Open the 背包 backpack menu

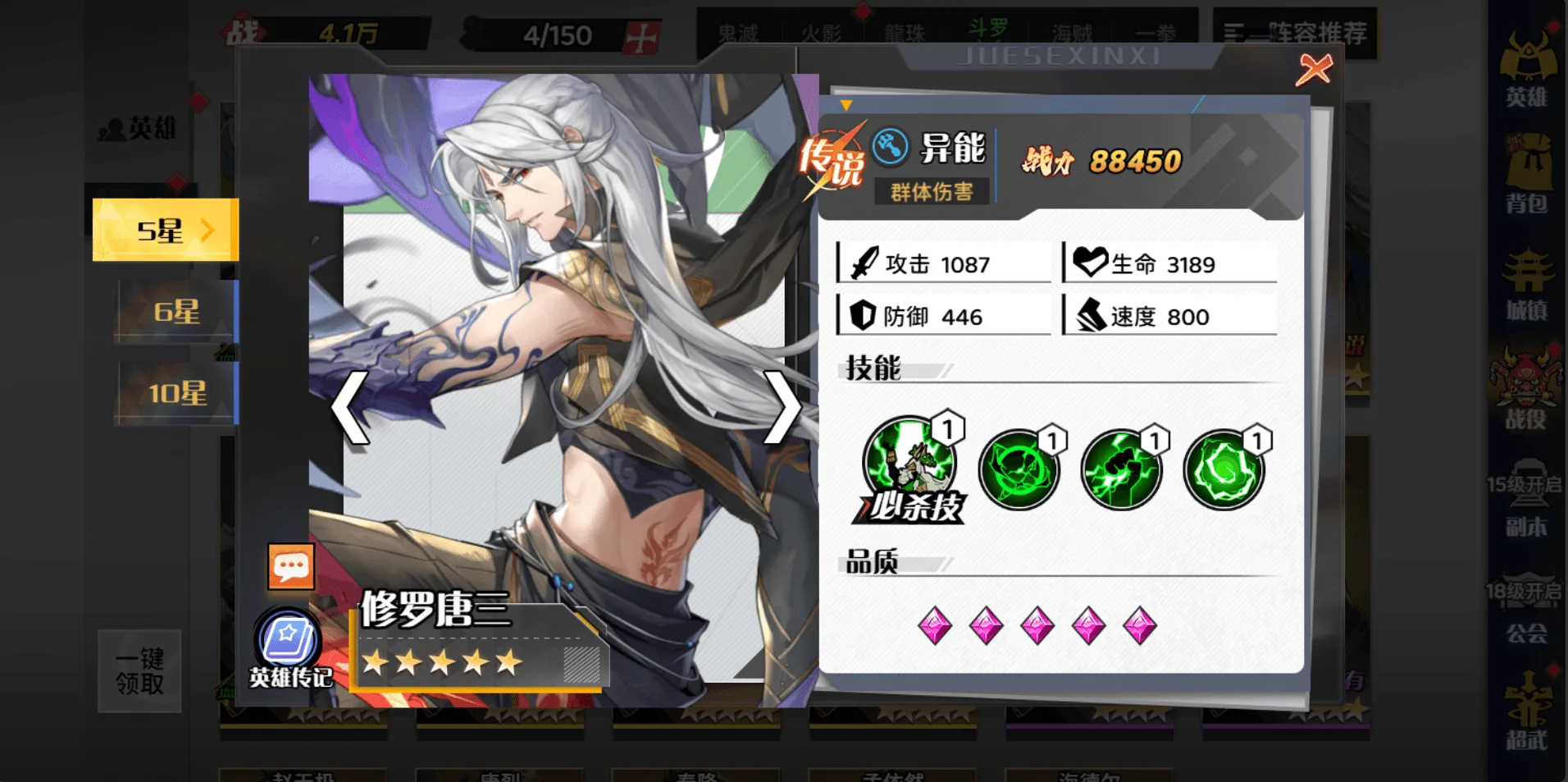pyautogui.click(x=1526, y=174)
